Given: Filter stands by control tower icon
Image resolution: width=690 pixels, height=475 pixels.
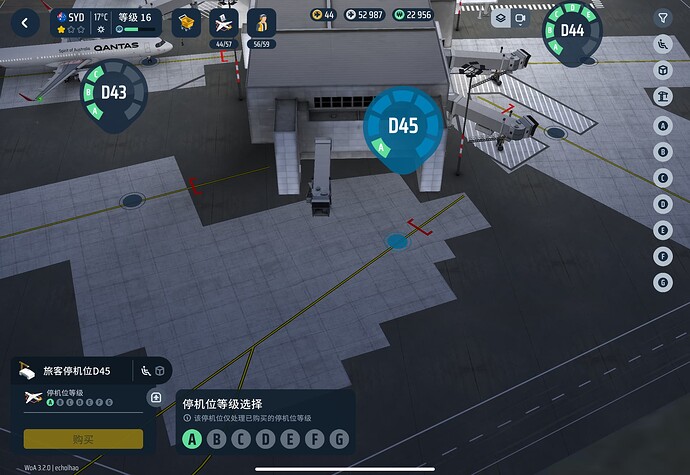Looking at the screenshot, I should 662,96.
